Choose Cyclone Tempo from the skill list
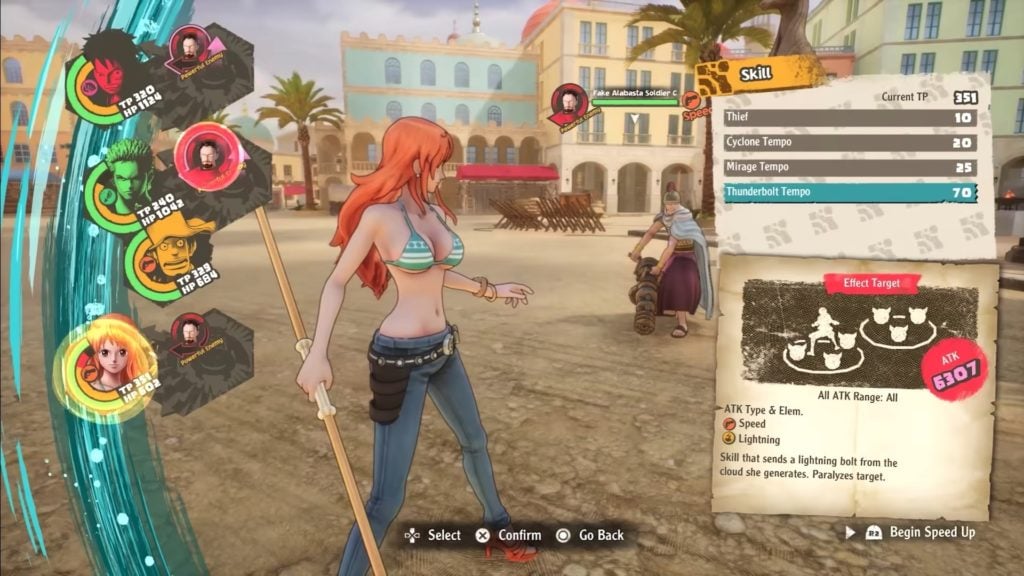 tap(848, 143)
